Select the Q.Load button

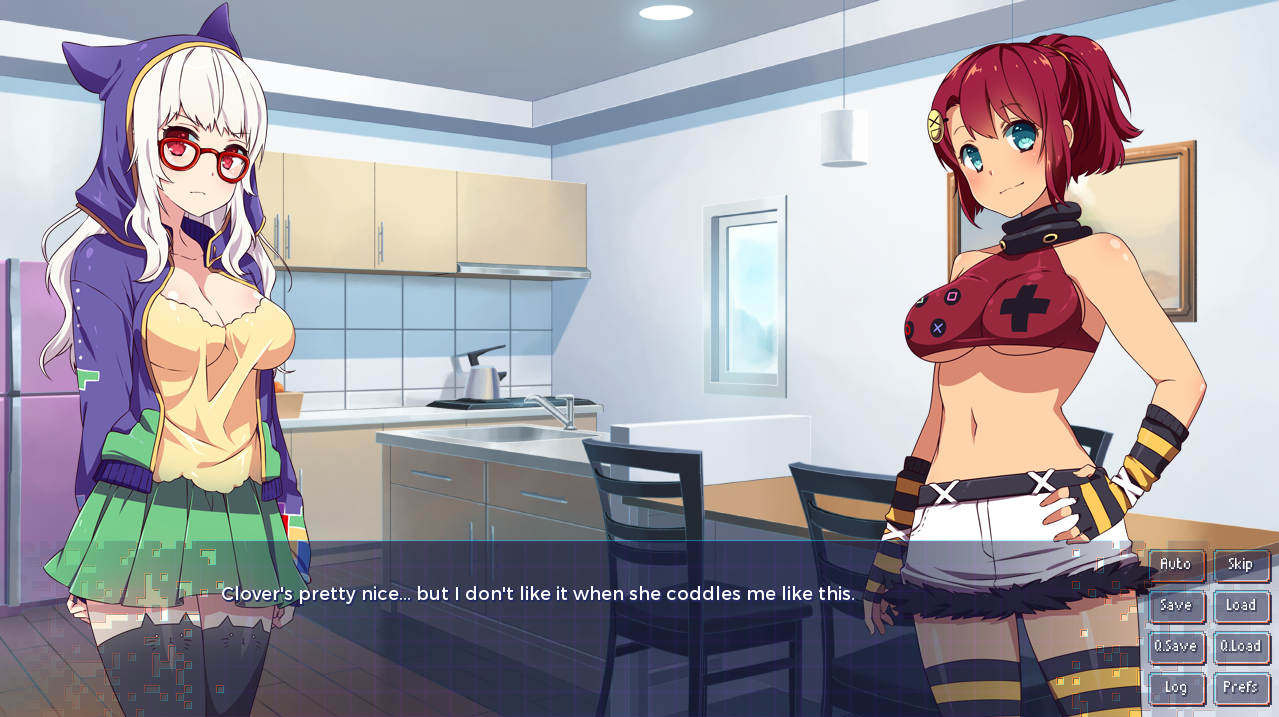pyautogui.click(x=1241, y=647)
